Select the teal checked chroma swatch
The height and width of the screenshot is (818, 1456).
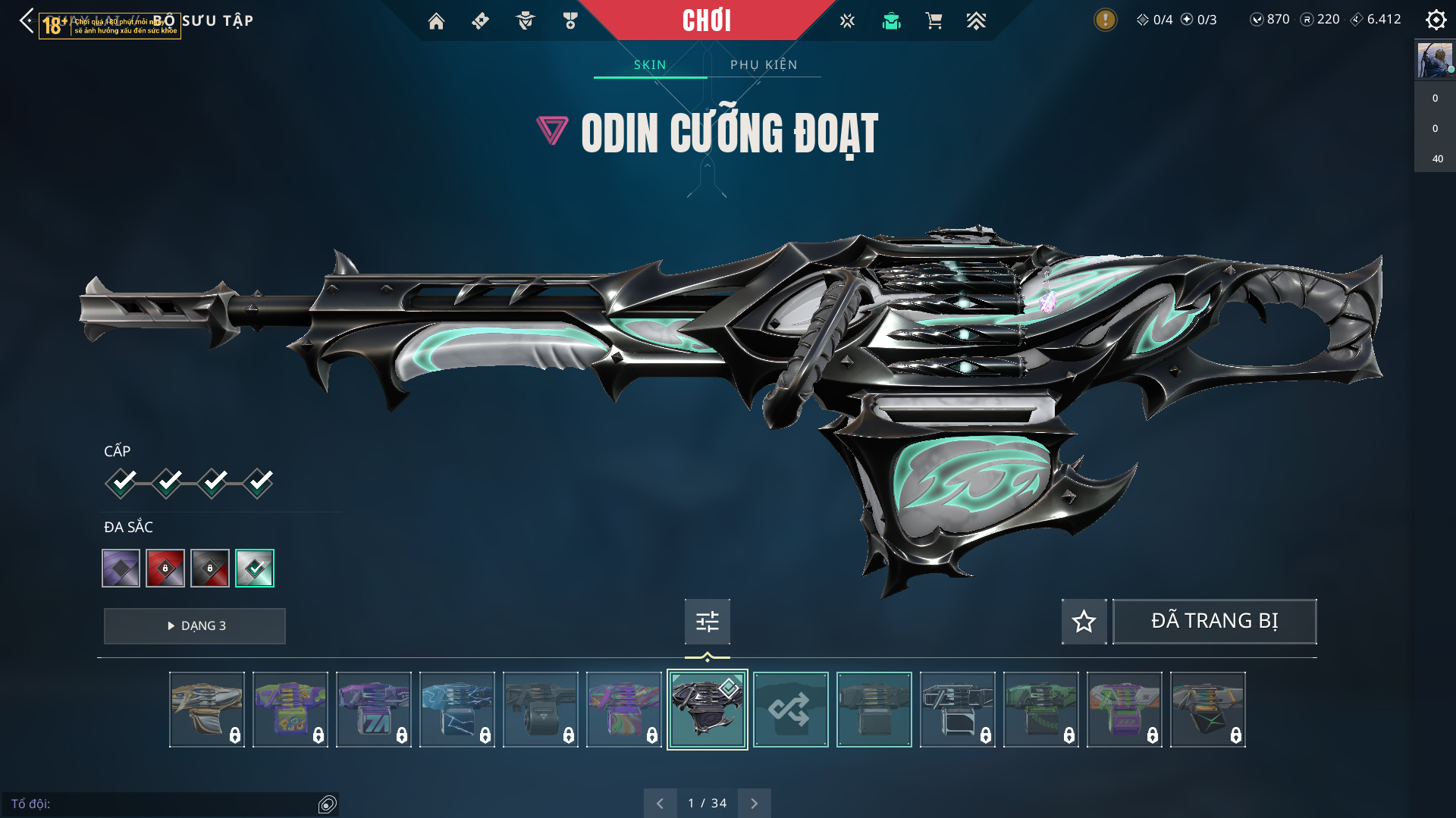tap(255, 568)
